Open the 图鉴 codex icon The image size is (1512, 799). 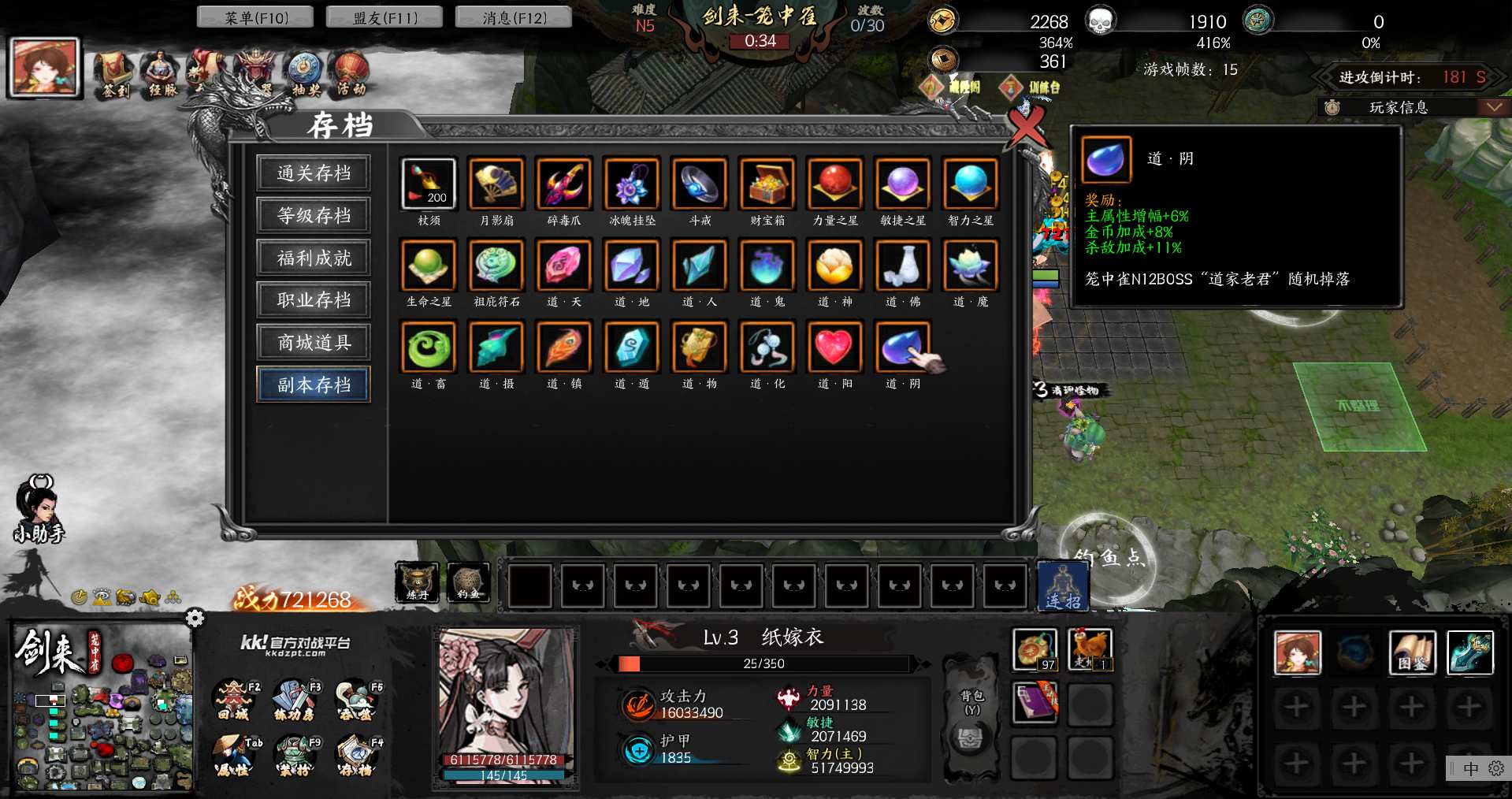[x=1412, y=653]
